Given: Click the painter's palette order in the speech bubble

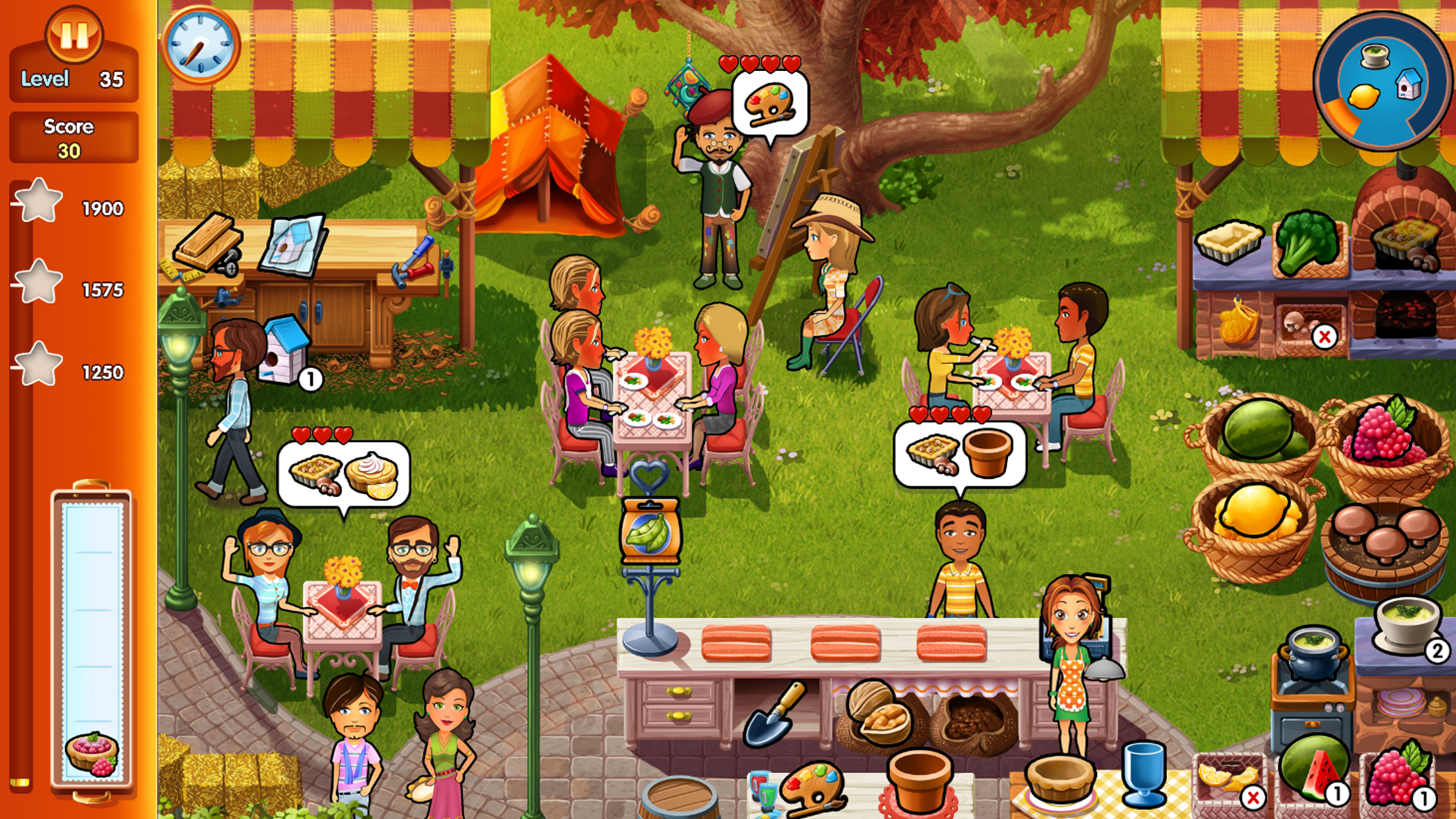Looking at the screenshot, I should [x=768, y=102].
